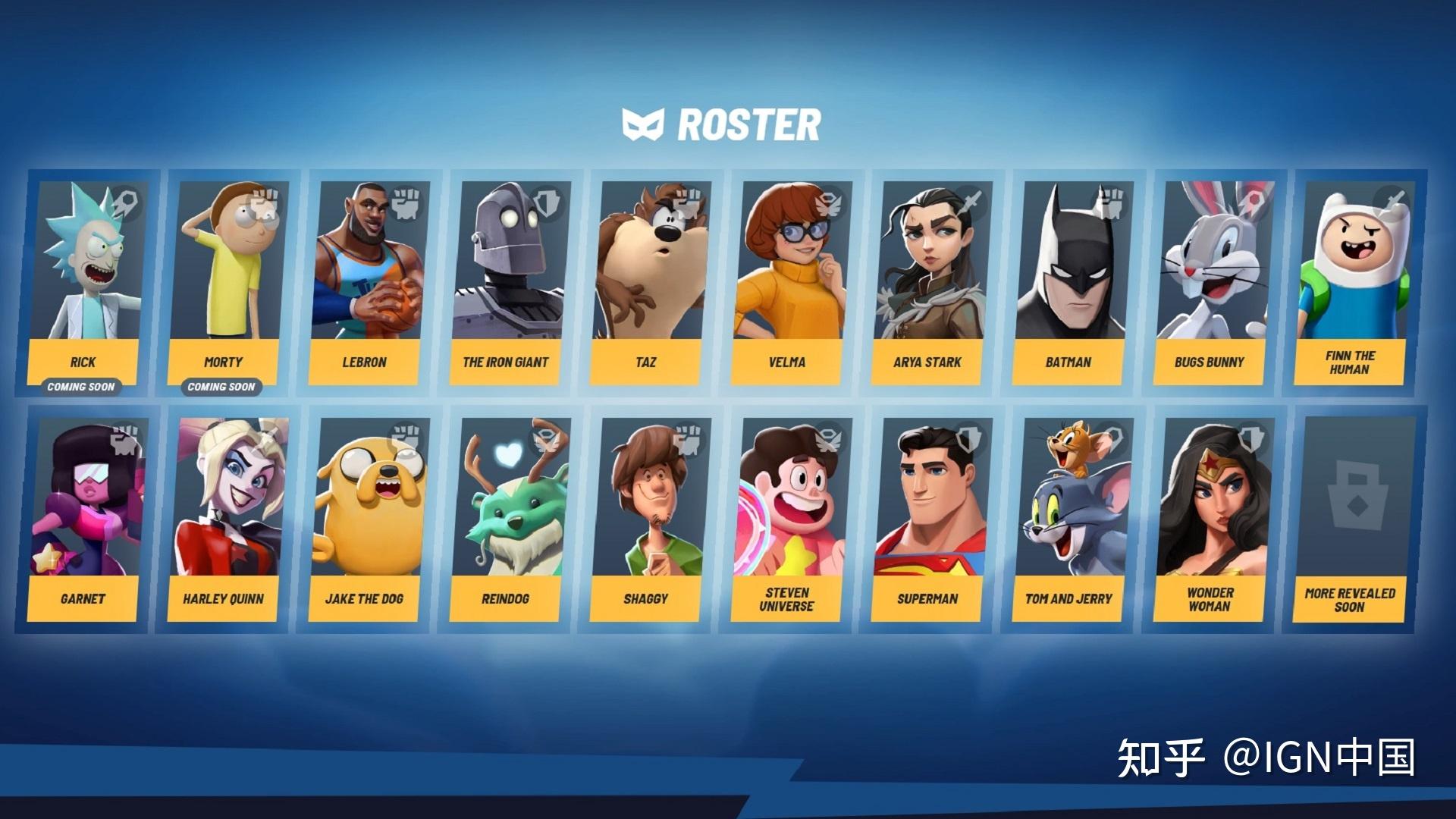The width and height of the screenshot is (1456, 819).
Task: Choose Batman from the roster
Action: tap(1069, 282)
